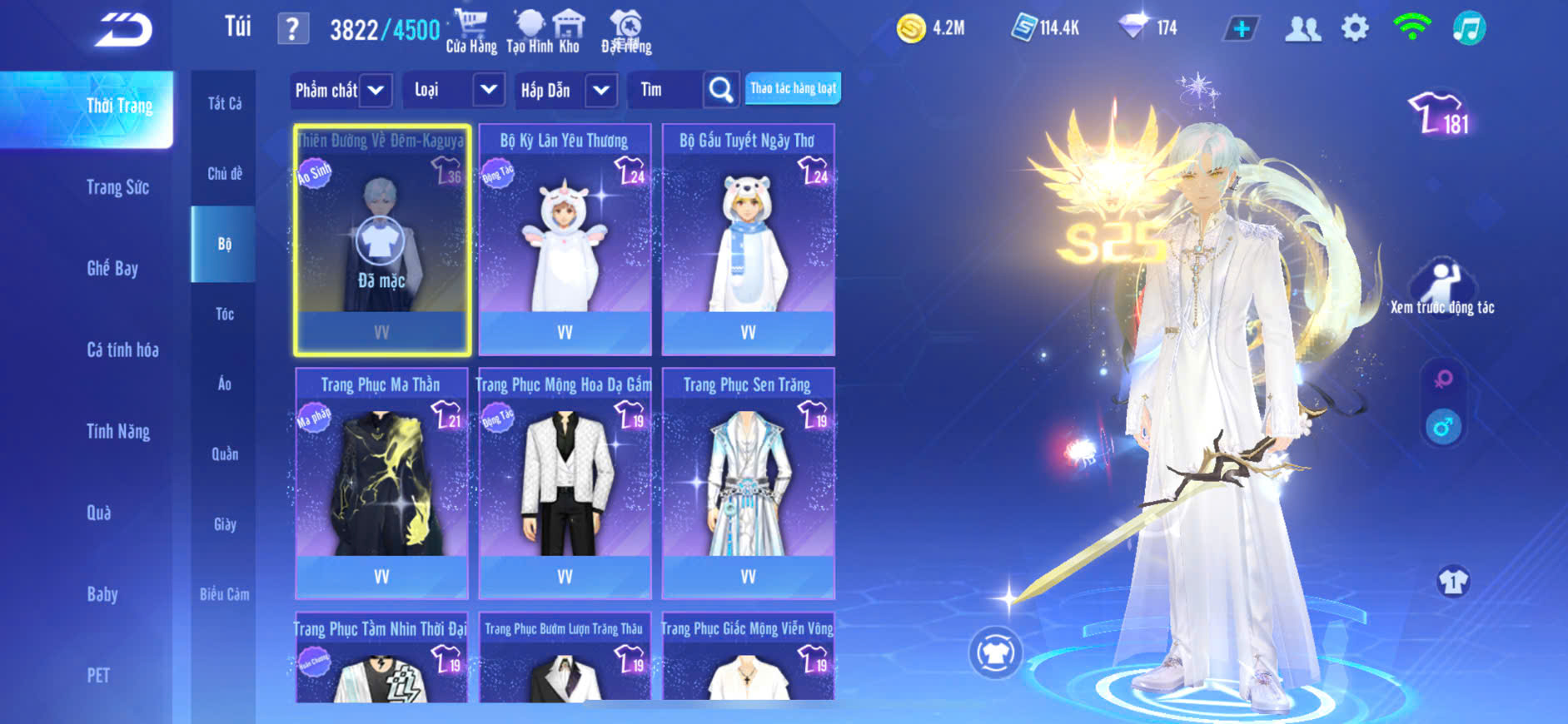Image resolution: width=1568 pixels, height=724 pixels.
Task: Go back using the top-left arrow
Action: tap(123, 30)
